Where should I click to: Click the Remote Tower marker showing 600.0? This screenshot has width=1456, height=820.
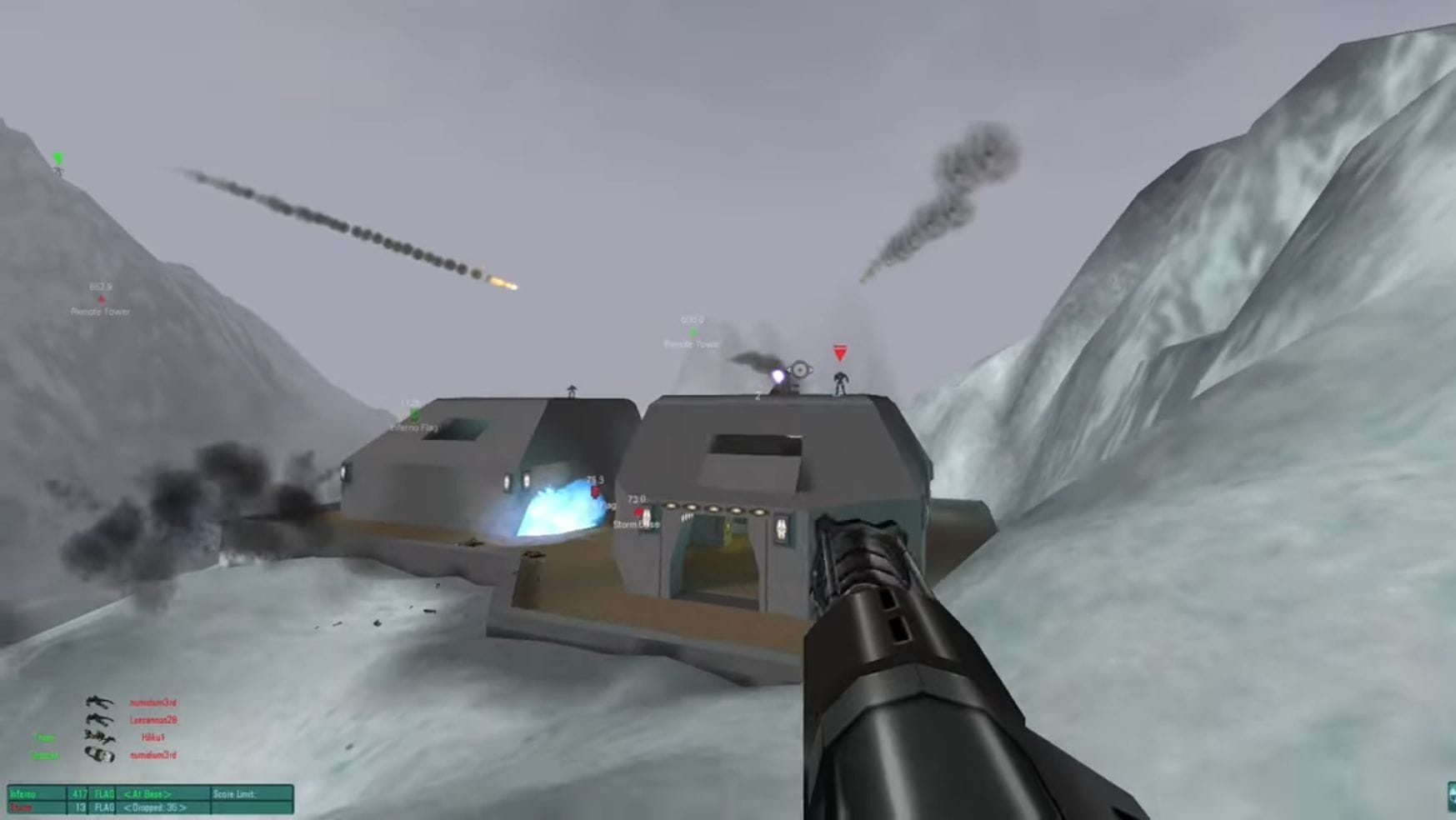tap(693, 332)
